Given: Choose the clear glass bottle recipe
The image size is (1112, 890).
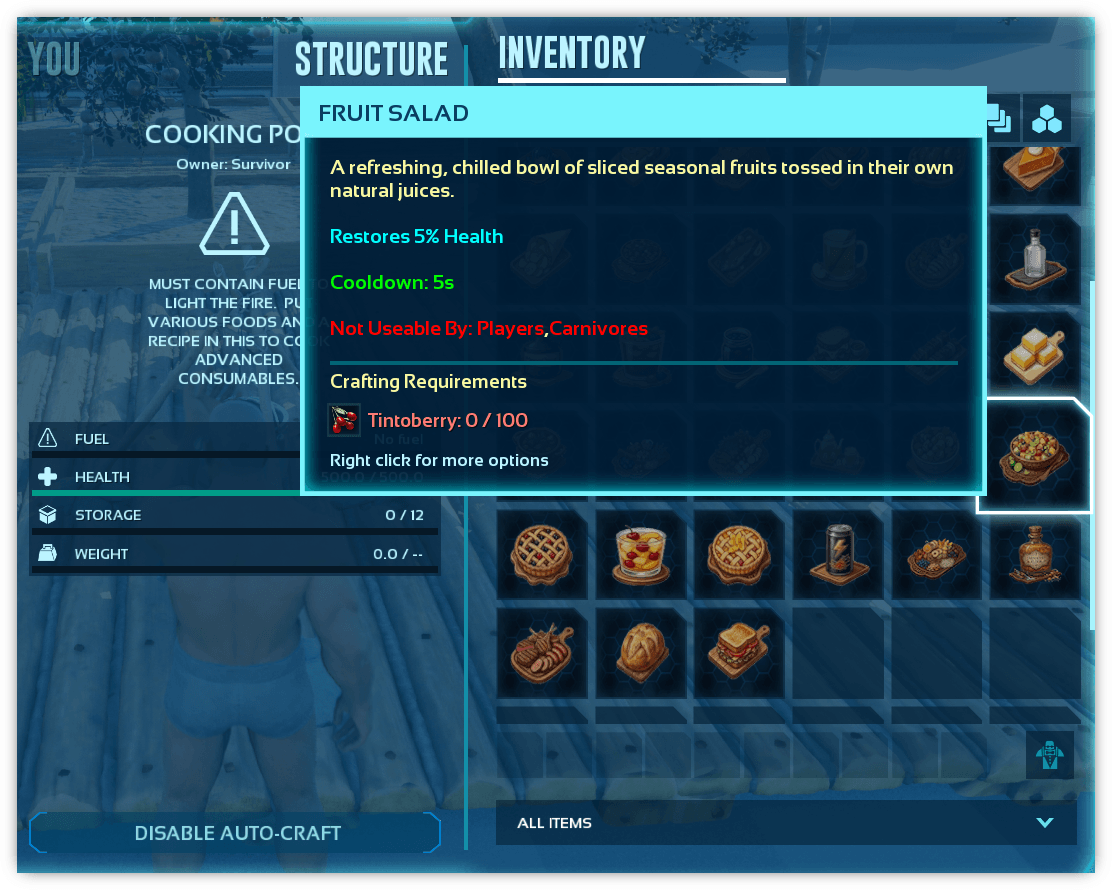Looking at the screenshot, I should (x=1035, y=260).
